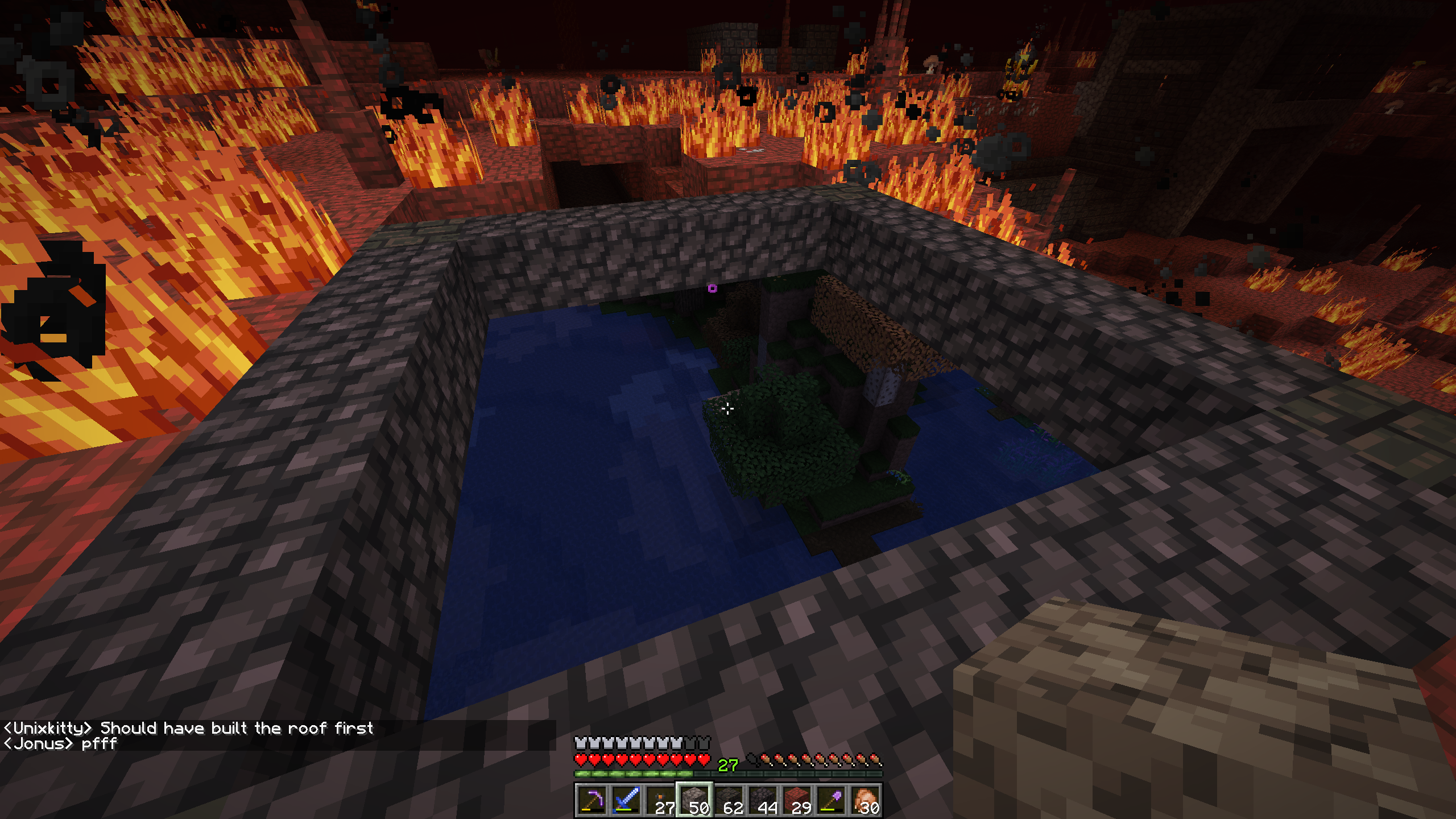Select the cooked chicken stack of 30
Viewport: 1456px width, 819px height.
click(x=864, y=800)
